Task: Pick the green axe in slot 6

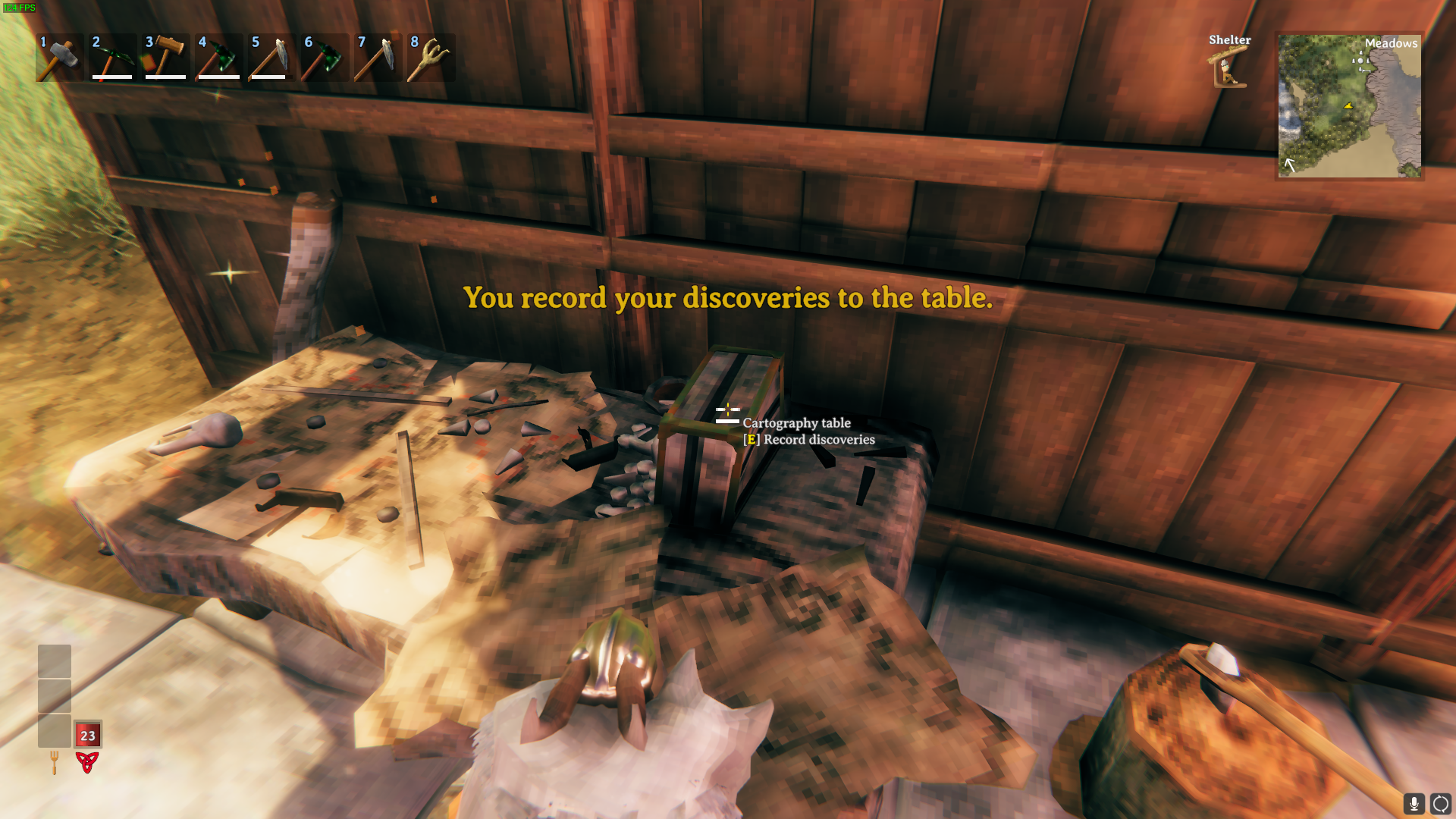Action: point(325,58)
